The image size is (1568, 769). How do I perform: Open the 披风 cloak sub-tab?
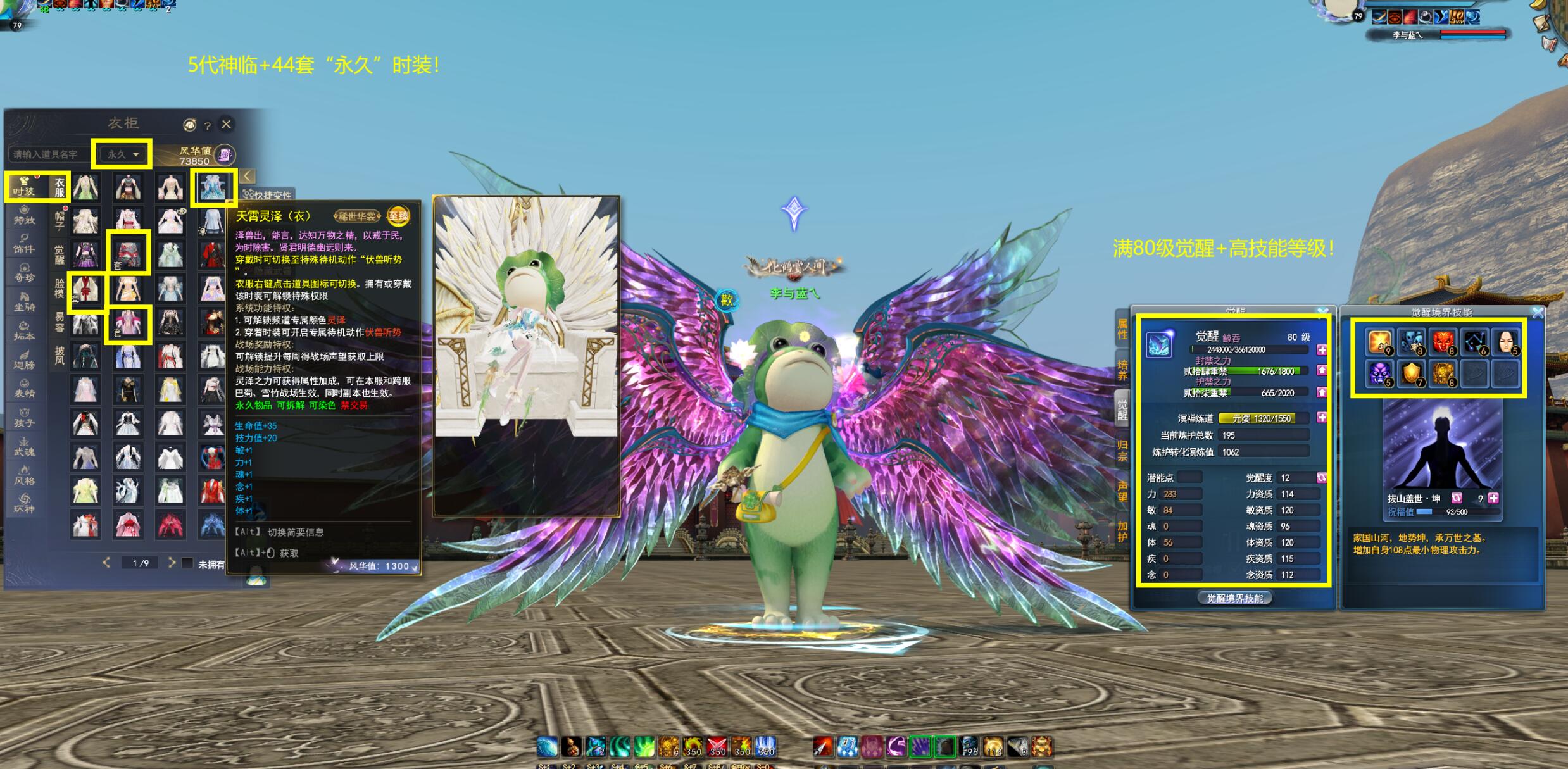[60, 356]
